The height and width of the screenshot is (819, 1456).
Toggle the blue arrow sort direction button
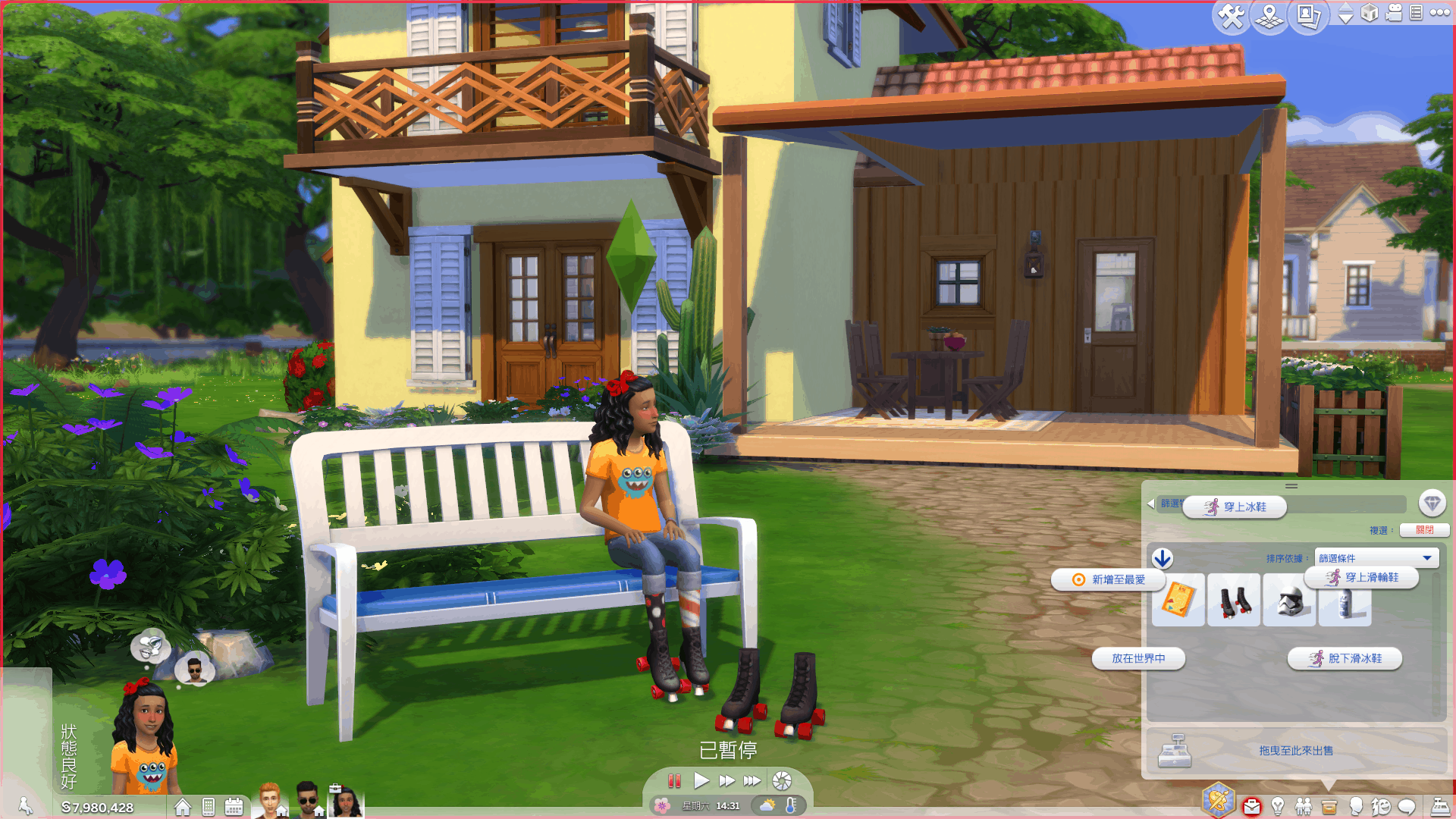pos(1163,559)
